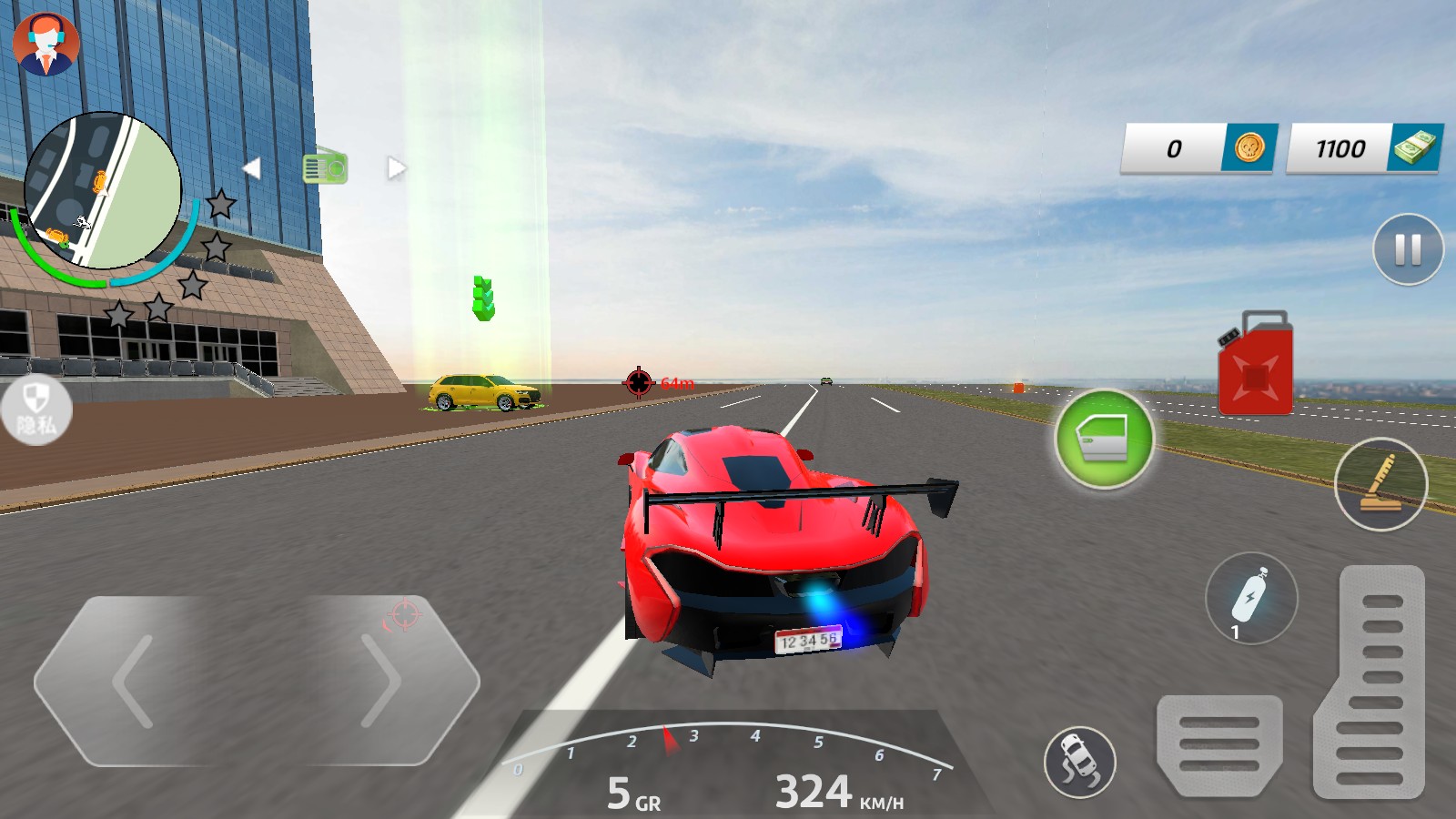The image size is (1456, 819).
Task: Switch to previous radio station arrow
Action: (252, 168)
